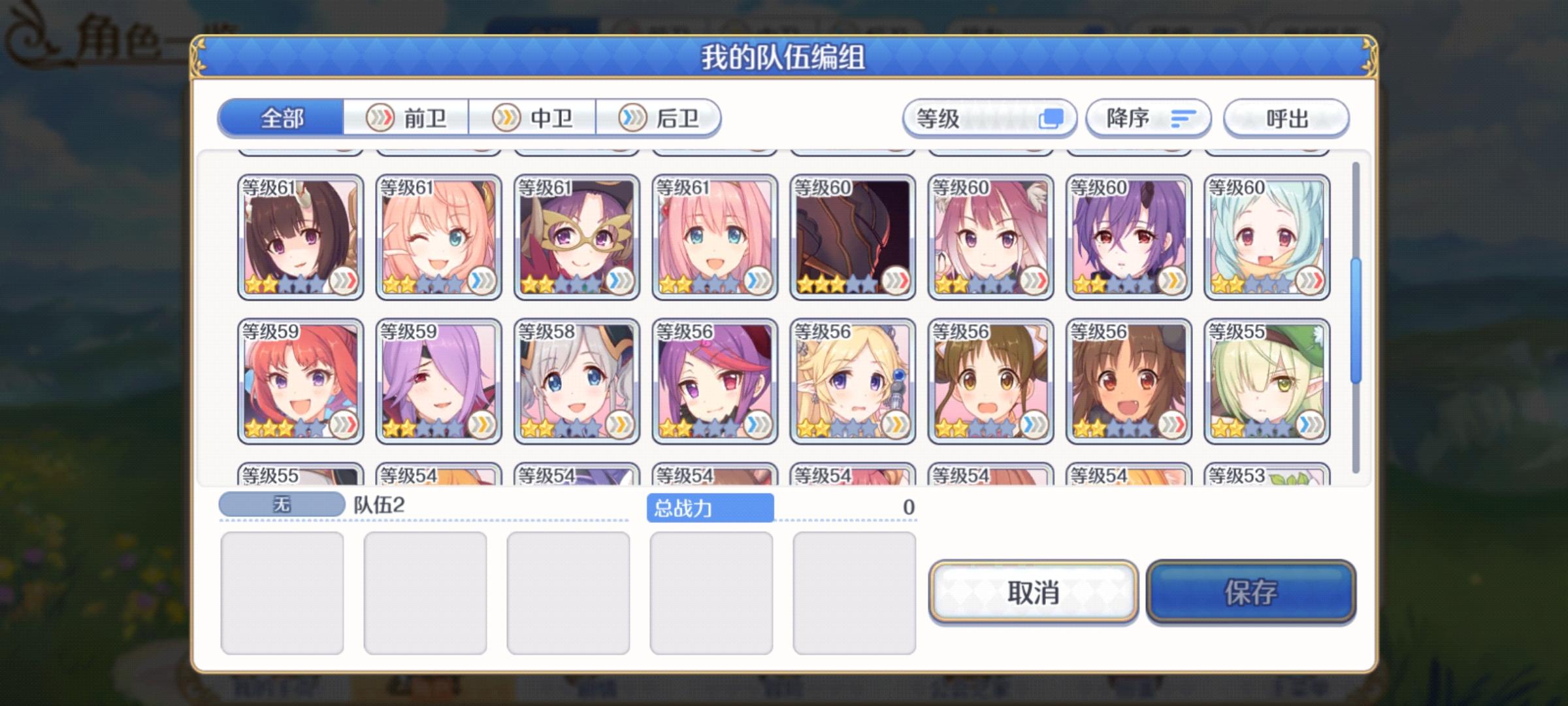The height and width of the screenshot is (706, 1568).
Task: Open the 等级 sorting dropdown
Action: click(x=988, y=118)
